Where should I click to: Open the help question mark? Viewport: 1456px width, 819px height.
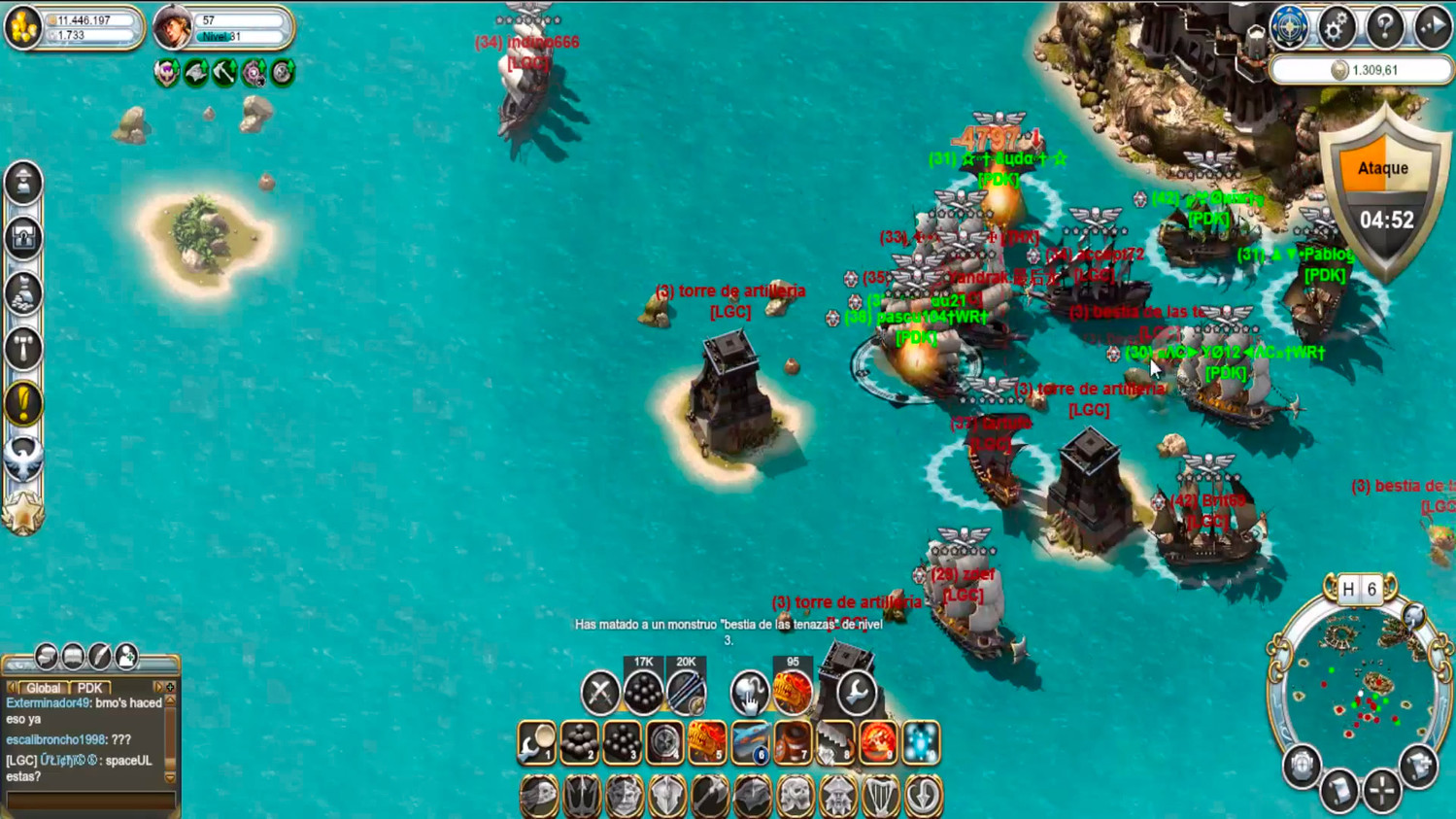coord(1384,28)
